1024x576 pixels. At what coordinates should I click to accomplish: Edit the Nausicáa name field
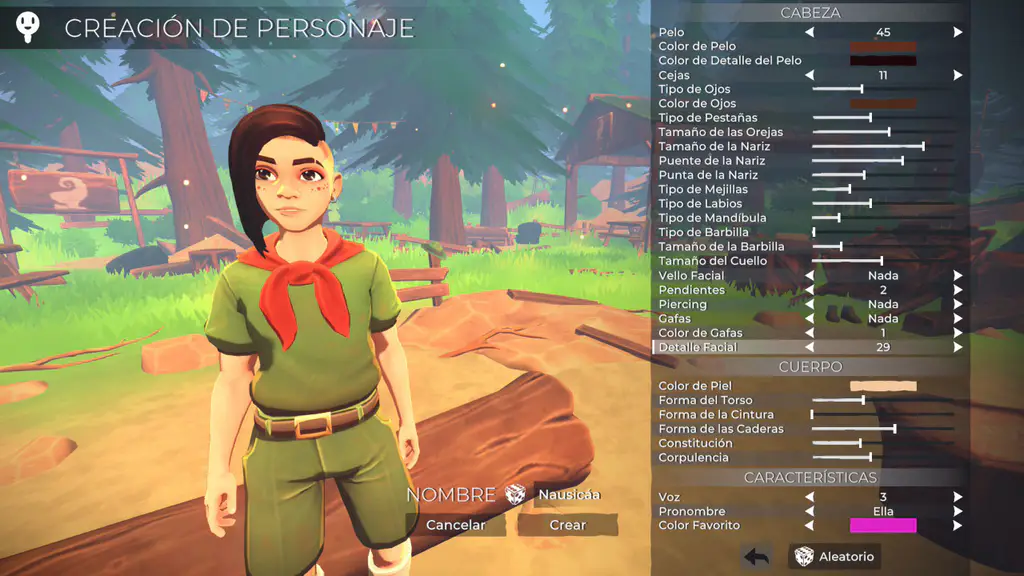point(569,494)
